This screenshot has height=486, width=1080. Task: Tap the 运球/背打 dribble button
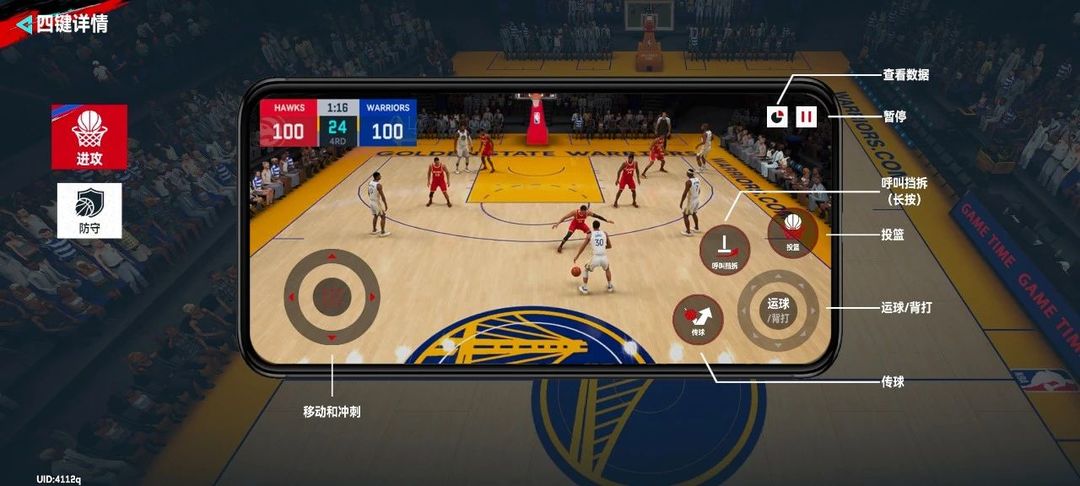click(778, 309)
